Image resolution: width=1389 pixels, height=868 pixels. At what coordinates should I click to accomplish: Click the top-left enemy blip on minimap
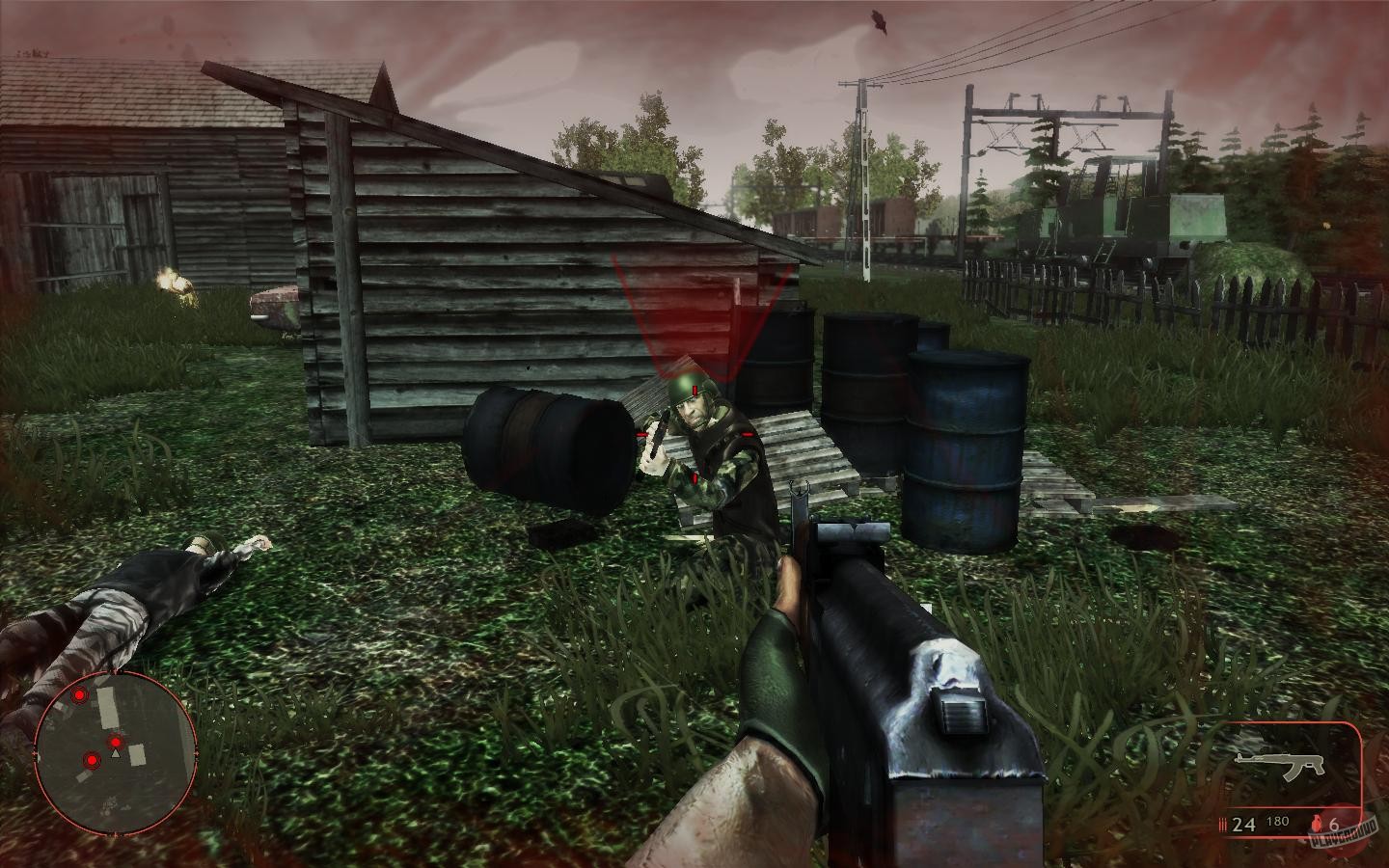[x=79, y=694]
